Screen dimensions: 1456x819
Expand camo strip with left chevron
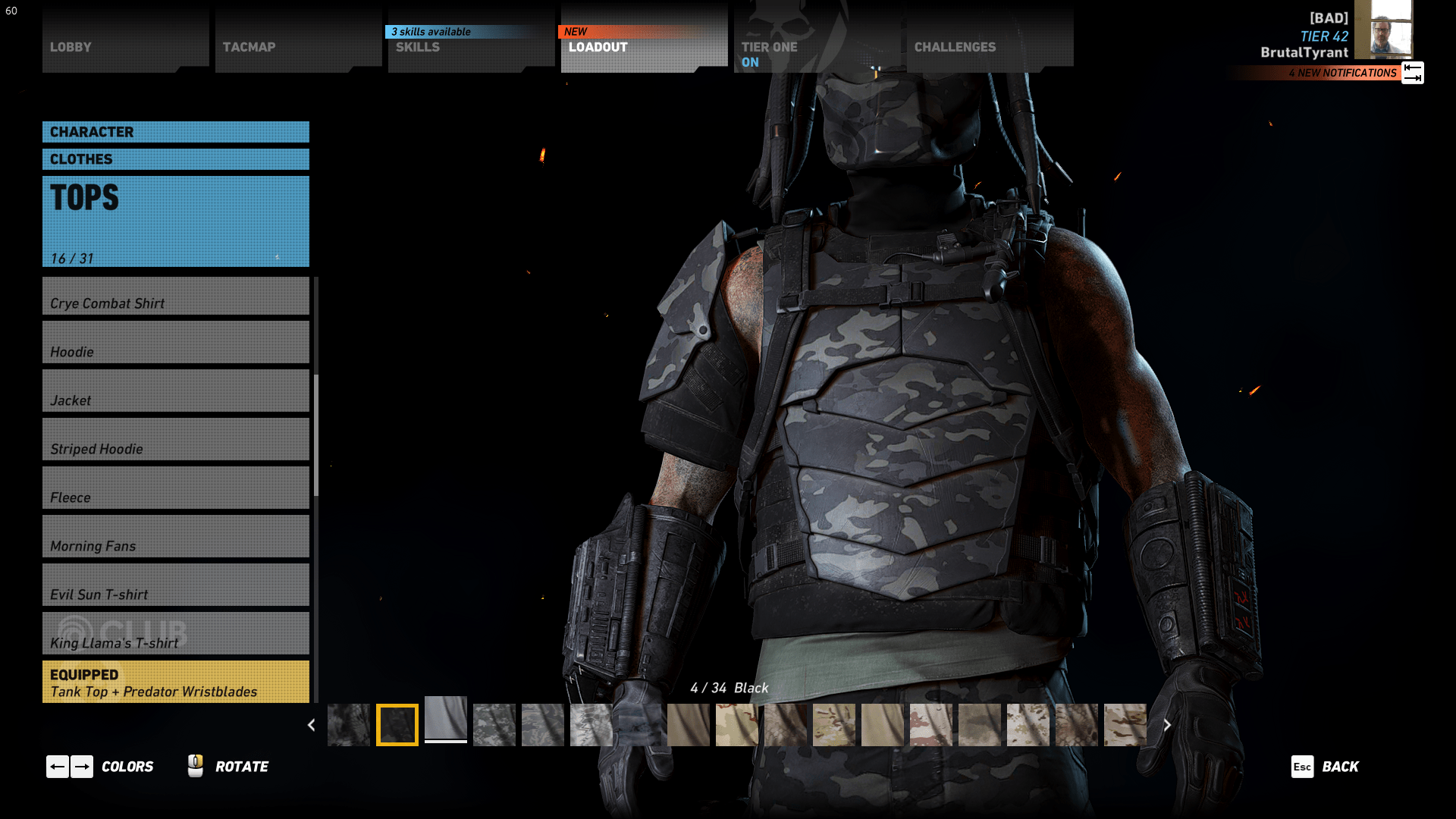point(311,725)
